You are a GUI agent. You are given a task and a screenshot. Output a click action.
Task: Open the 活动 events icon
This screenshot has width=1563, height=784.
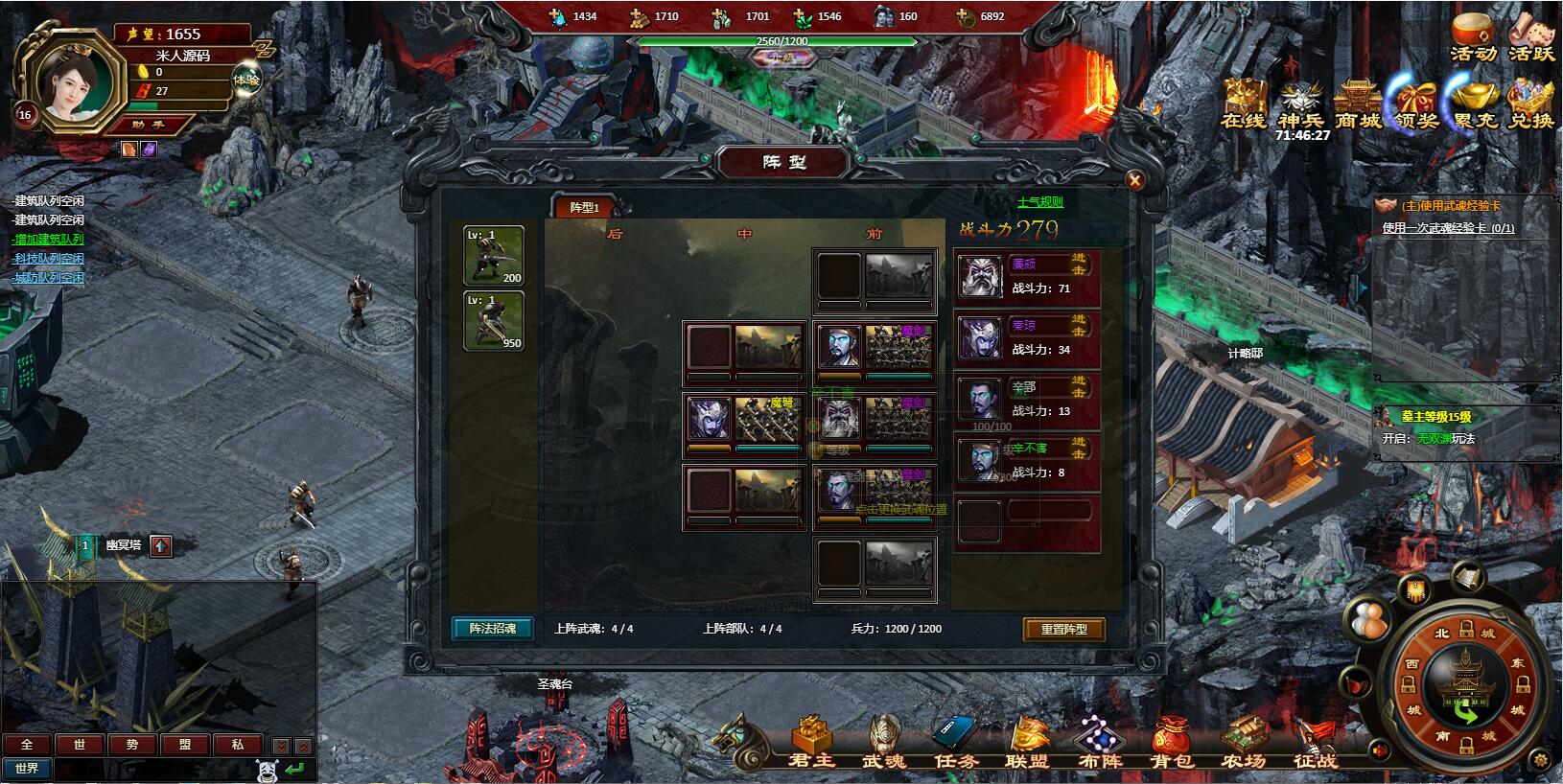[1473, 38]
